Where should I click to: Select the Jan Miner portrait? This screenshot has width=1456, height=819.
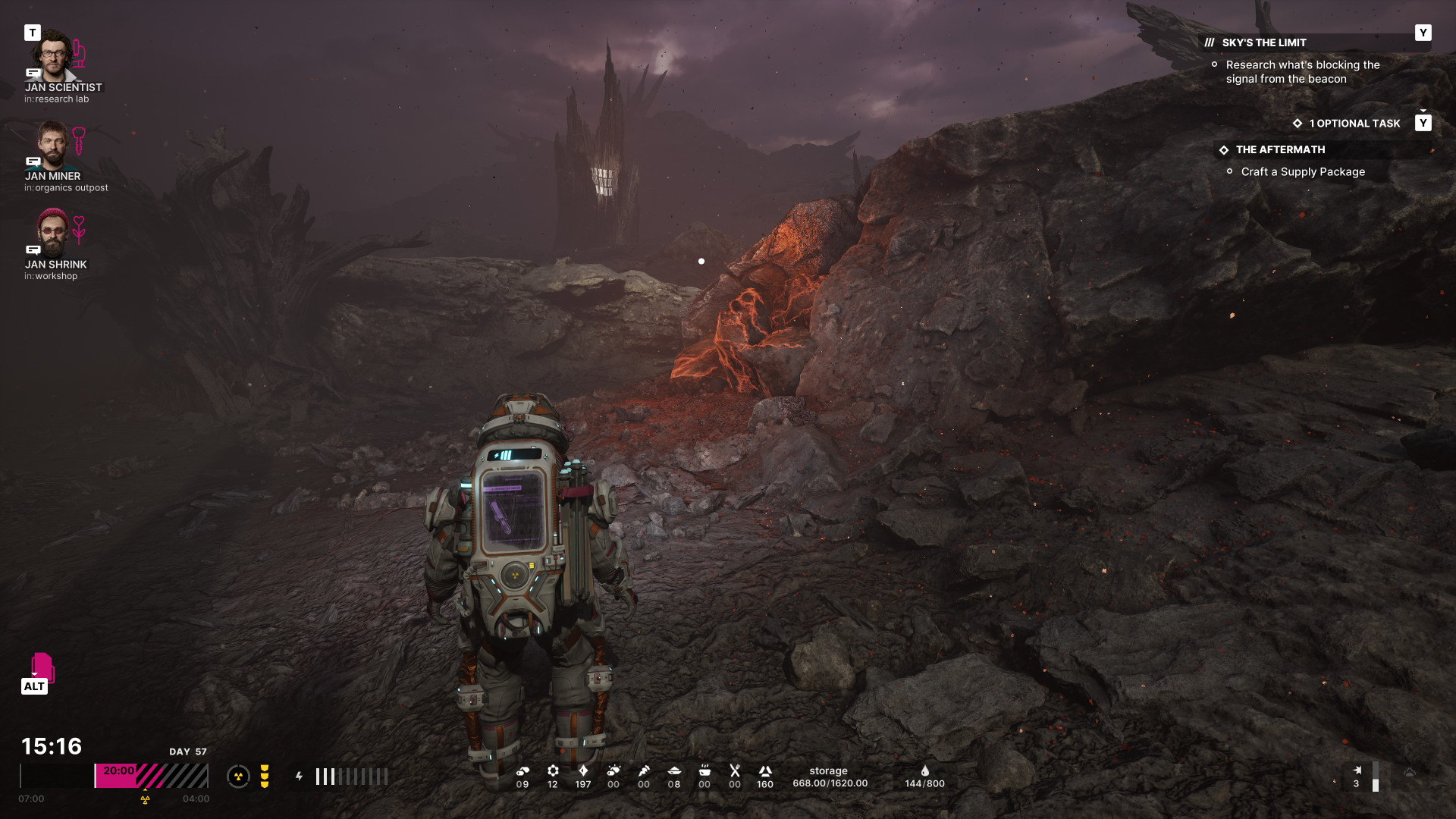click(52, 144)
